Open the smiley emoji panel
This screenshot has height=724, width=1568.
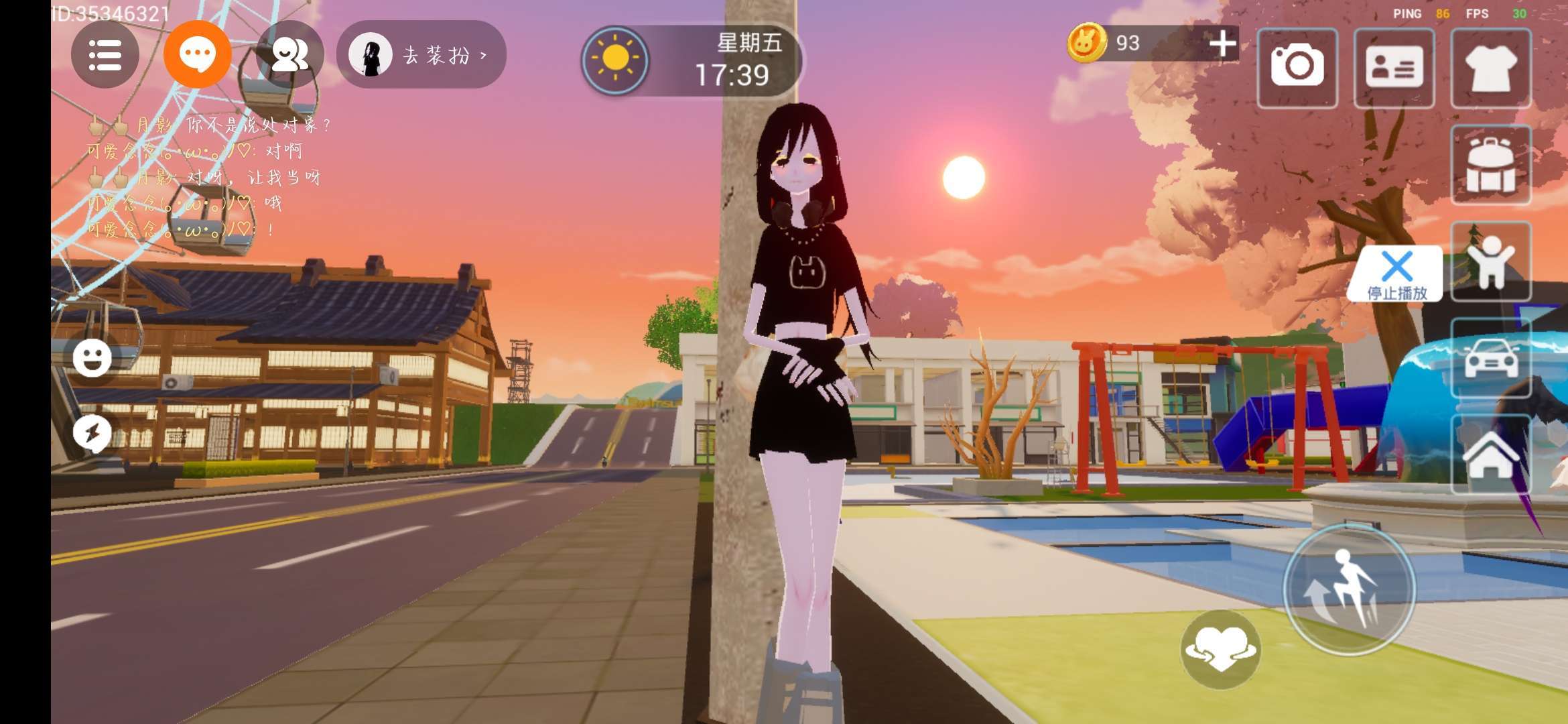tap(92, 358)
